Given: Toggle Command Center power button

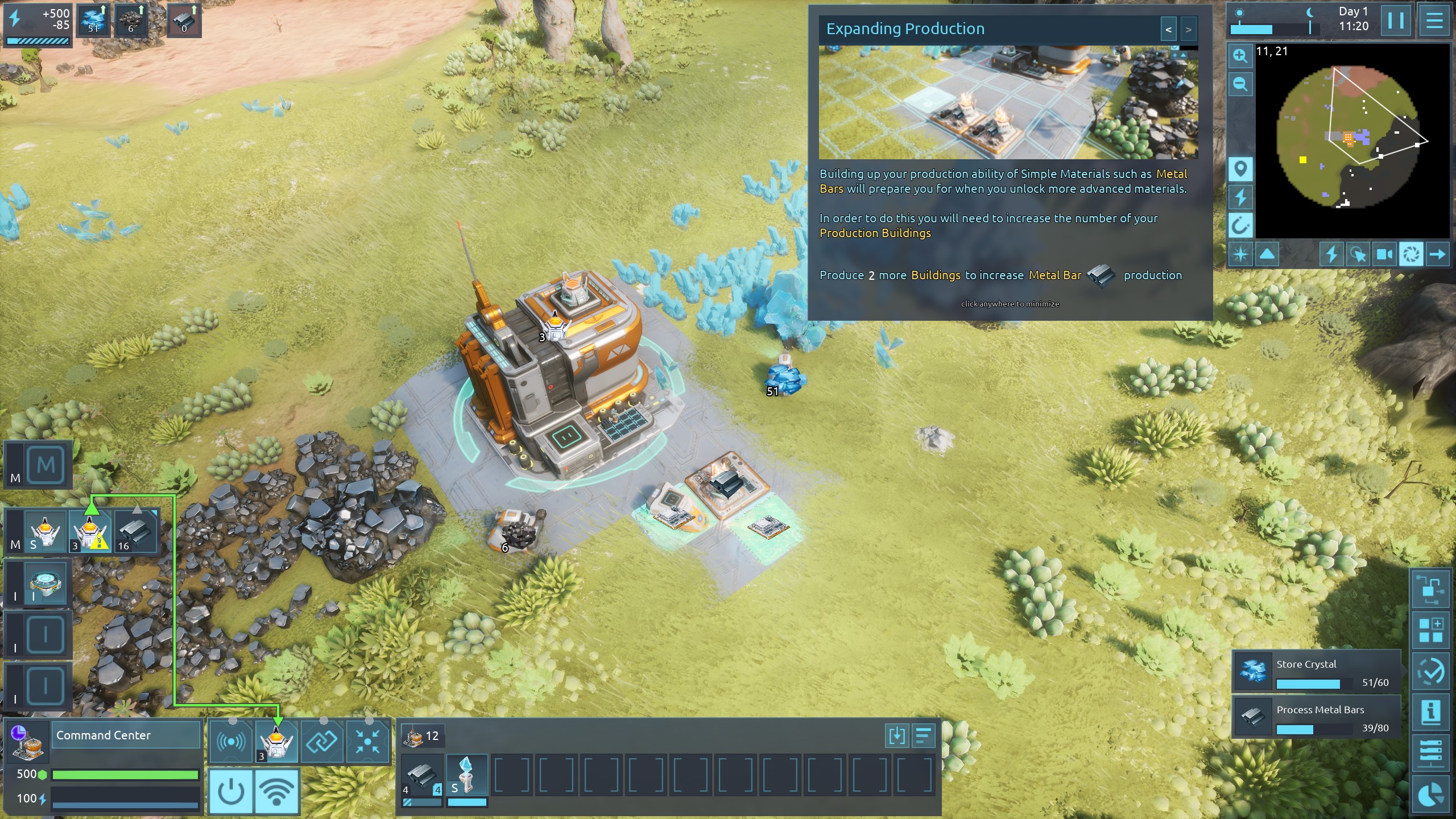Looking at the screenshot, I should 231,791.
